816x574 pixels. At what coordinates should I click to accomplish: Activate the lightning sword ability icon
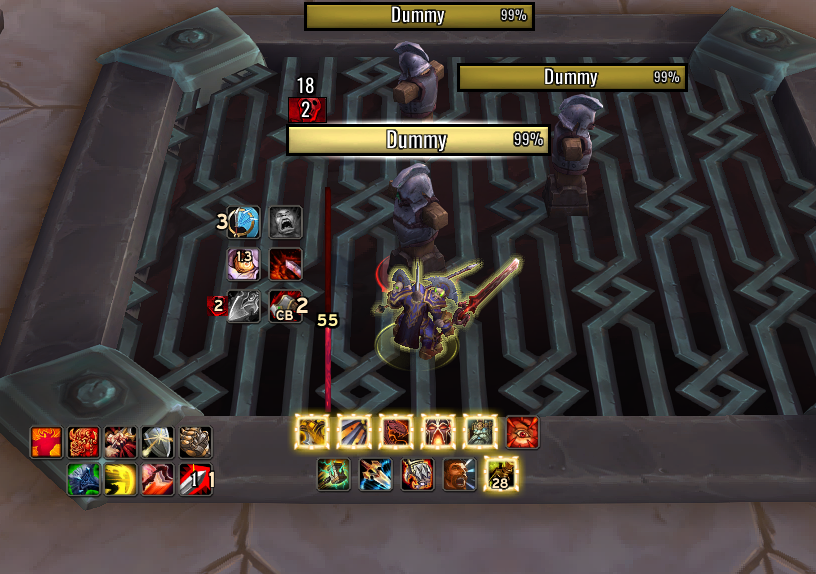pos(376,474)
